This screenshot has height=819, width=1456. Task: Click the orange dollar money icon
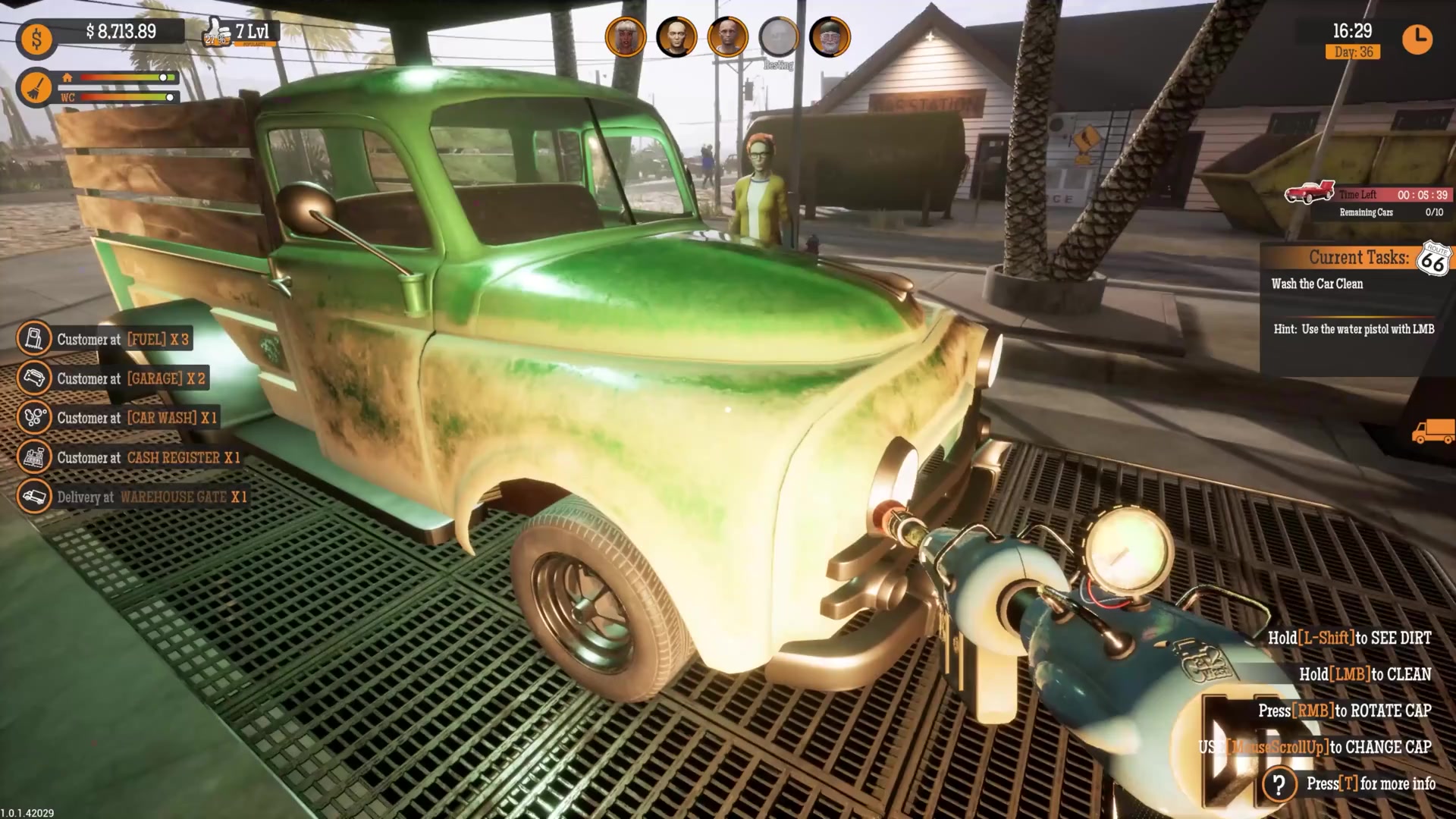[36, 39]
